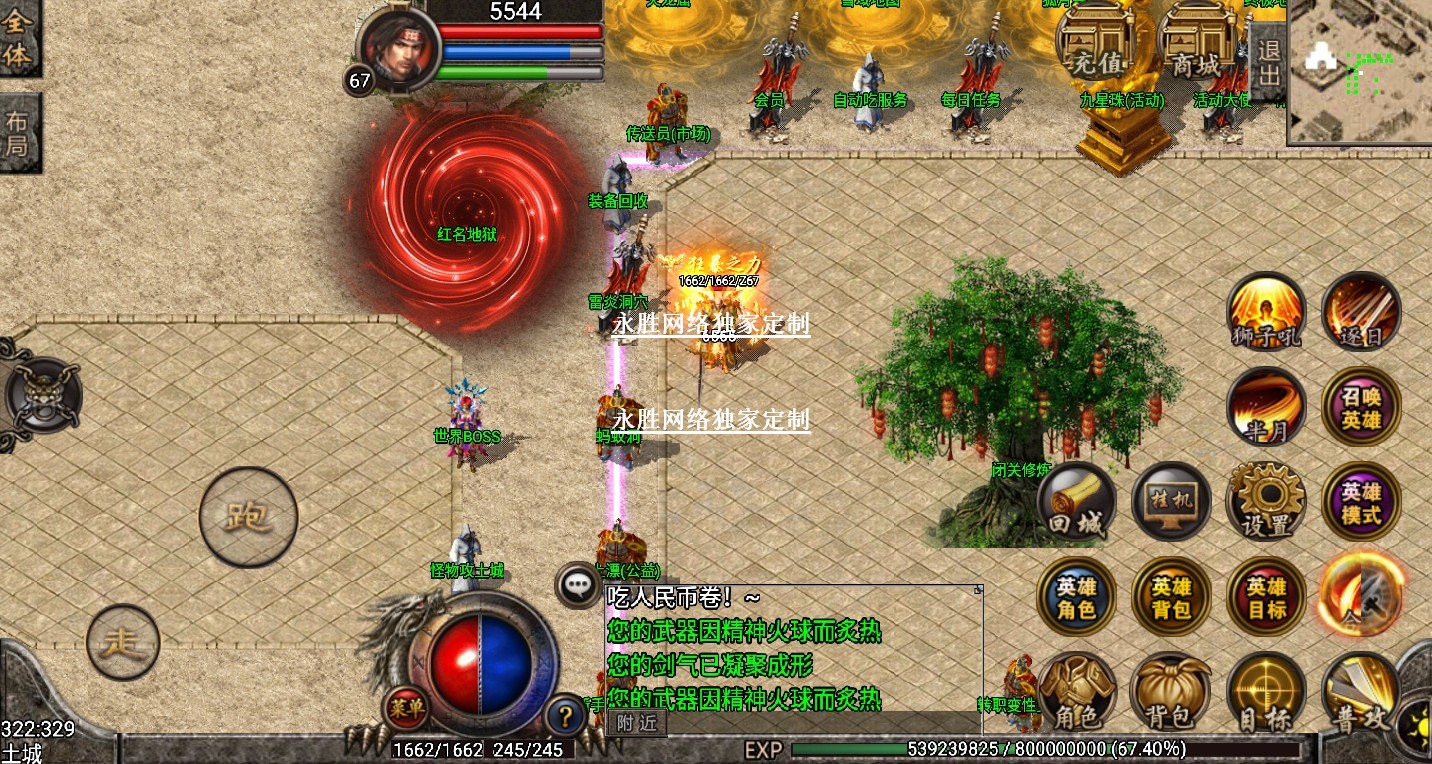This screenshot has height=764, width=1432.
Task: Use the 回城 return-to-town scroll
Action: coord(1076,501)
